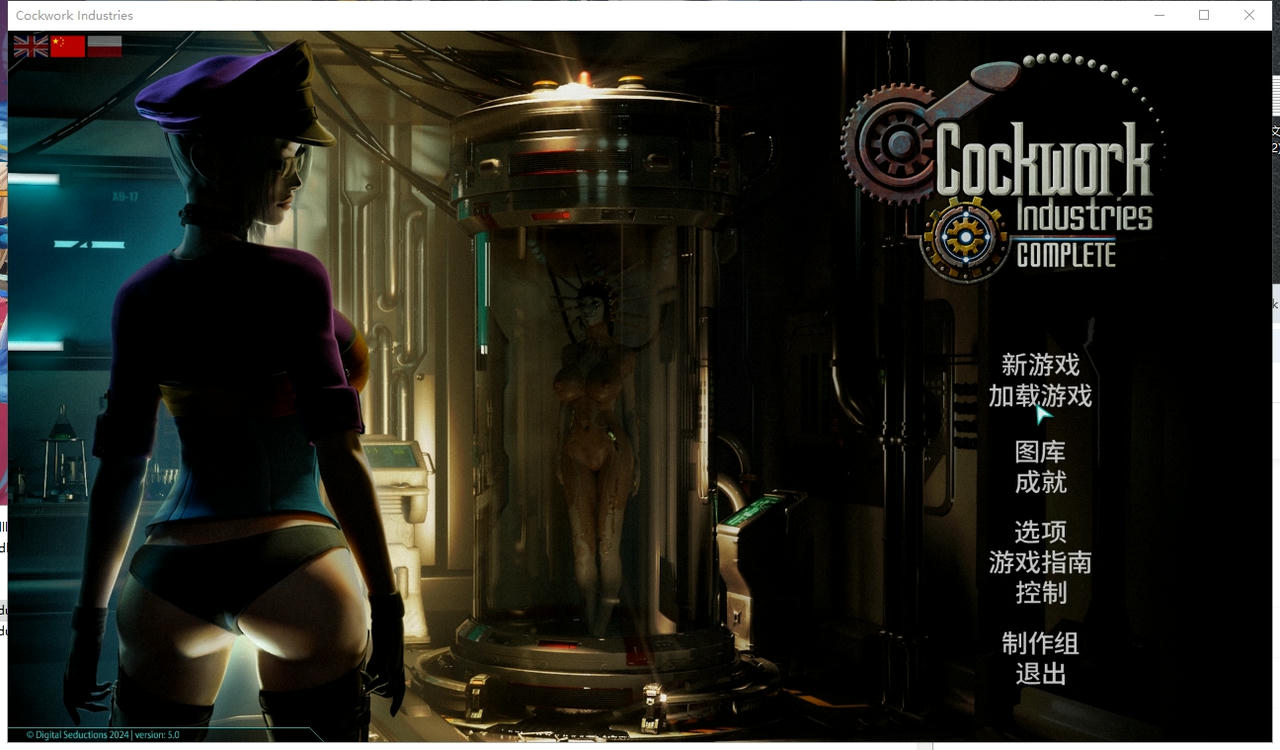Select the Chinese flag language option

(x=67, y=45)
